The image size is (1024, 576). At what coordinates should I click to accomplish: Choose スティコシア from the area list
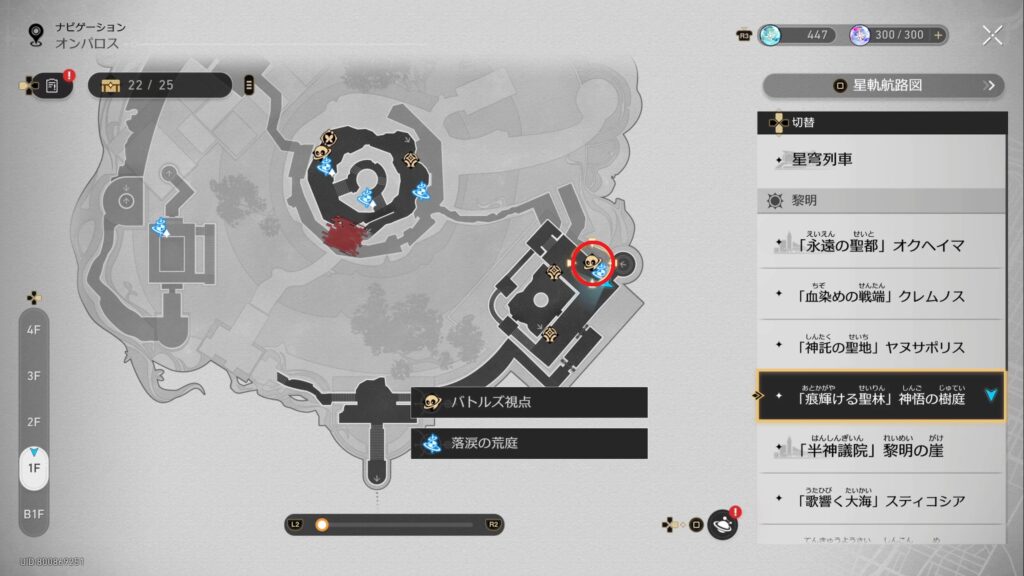pyautogui.click(x=880, y=500)
